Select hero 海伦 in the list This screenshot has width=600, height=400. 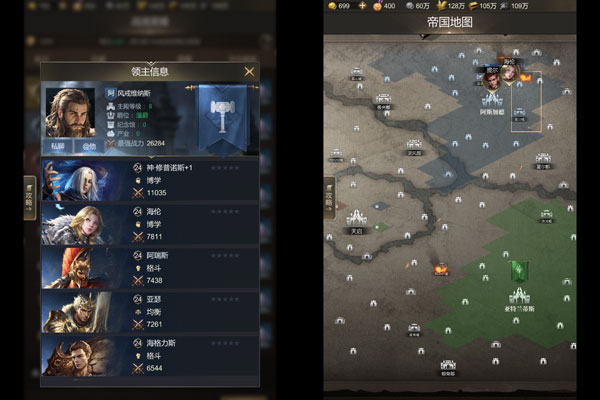tap(150, 224)
